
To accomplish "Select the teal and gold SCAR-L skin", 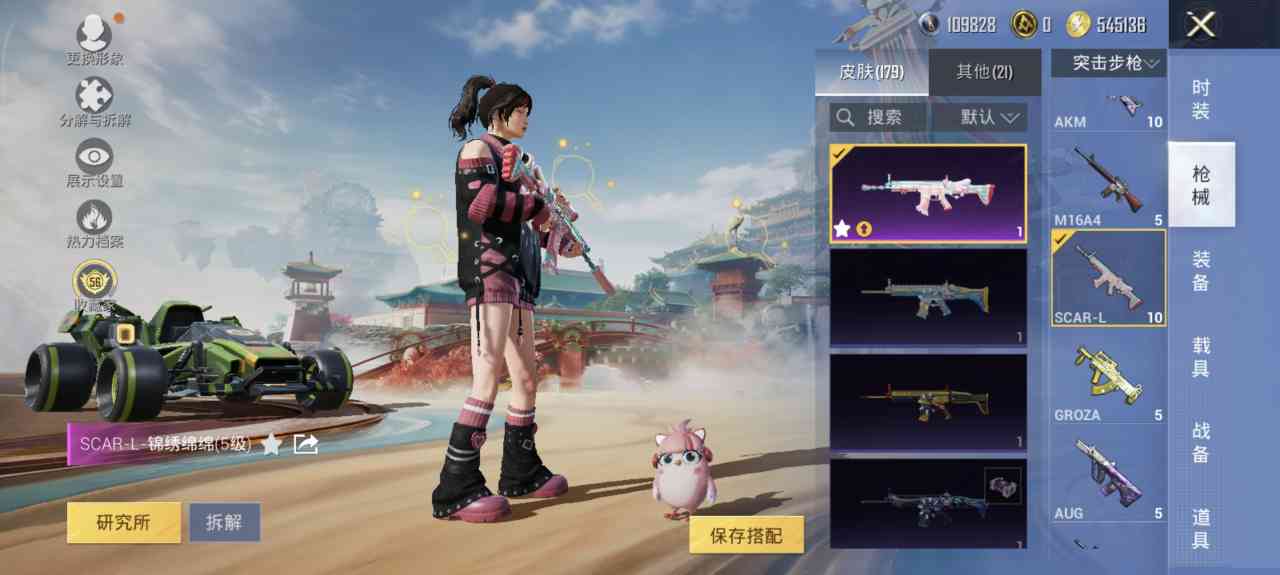I will click(928, 297).
